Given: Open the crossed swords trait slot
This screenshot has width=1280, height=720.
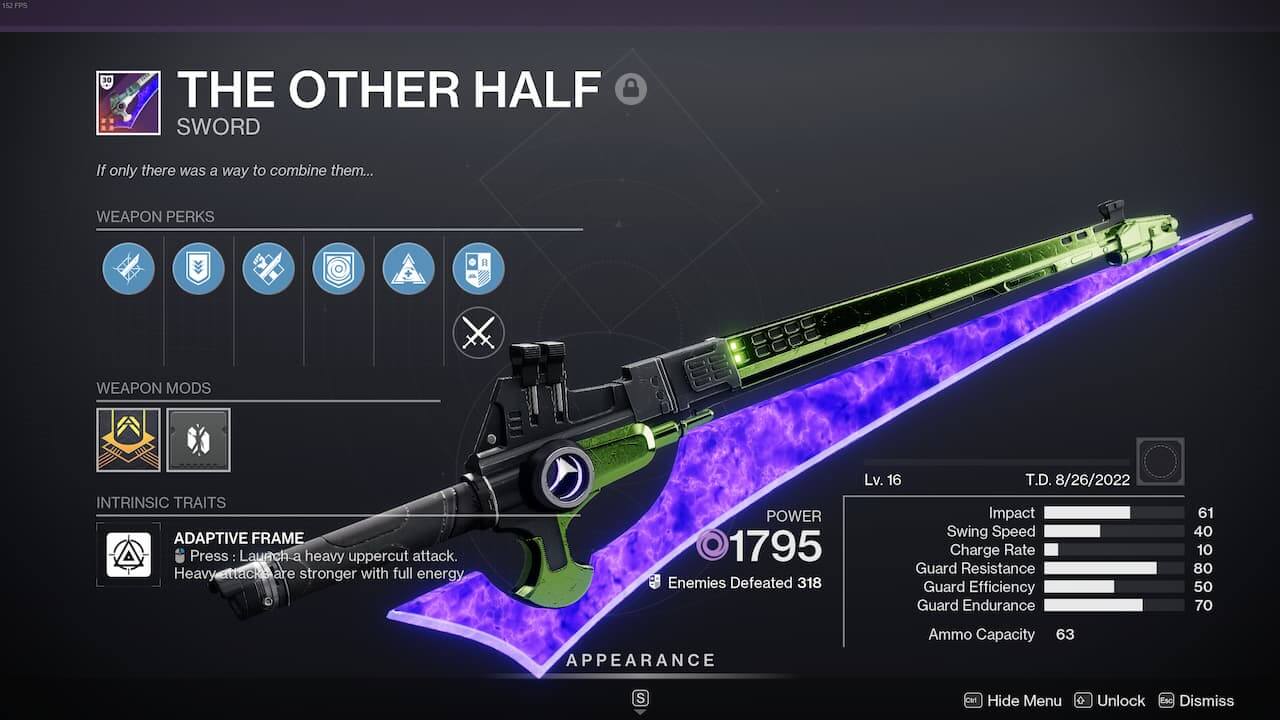Looking at the screenshot, I should click(478, 332).
